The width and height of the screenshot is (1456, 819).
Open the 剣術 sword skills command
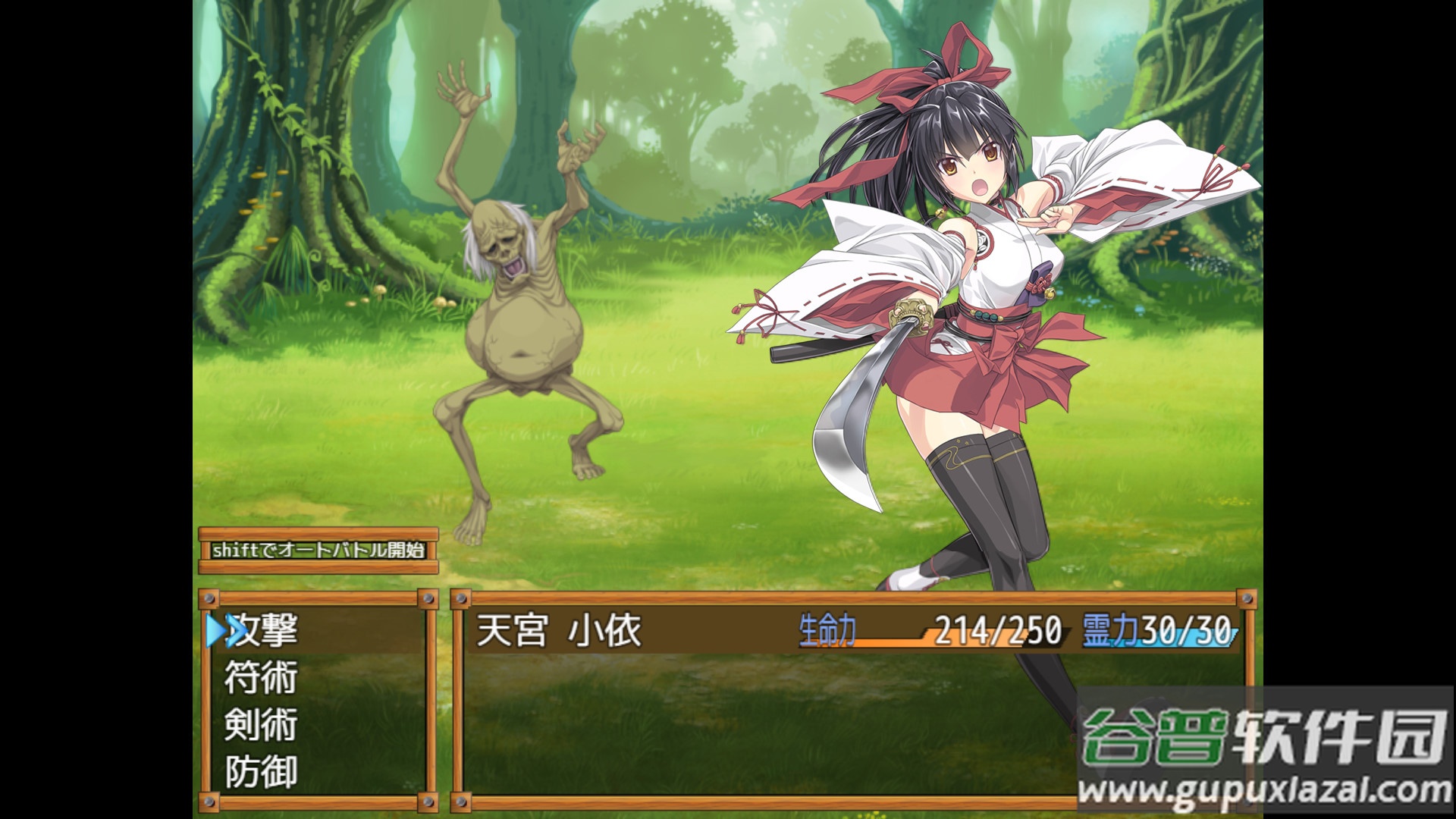coord(261,725)
